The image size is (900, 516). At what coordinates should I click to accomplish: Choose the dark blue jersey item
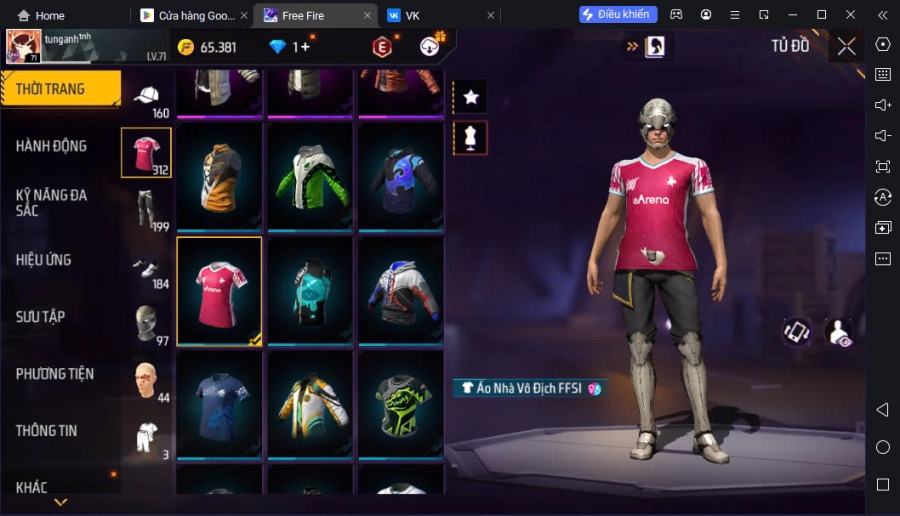219,405
